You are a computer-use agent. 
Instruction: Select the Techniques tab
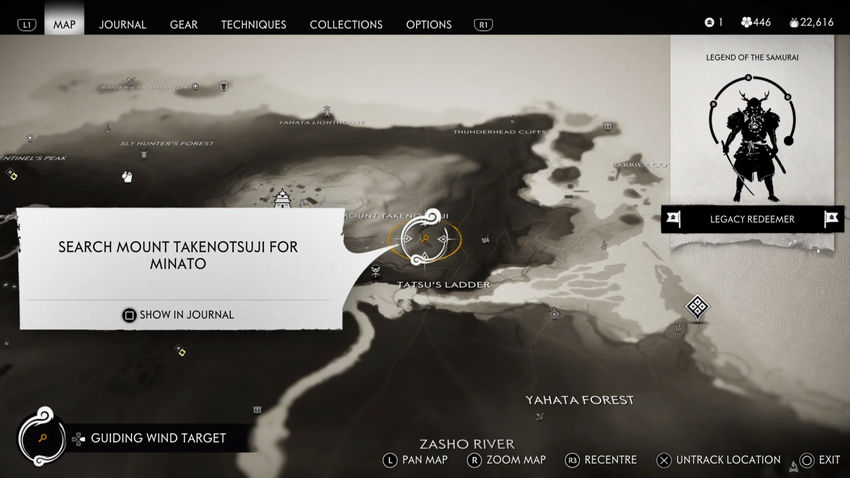pyautogui.click(x=253, y=24)
